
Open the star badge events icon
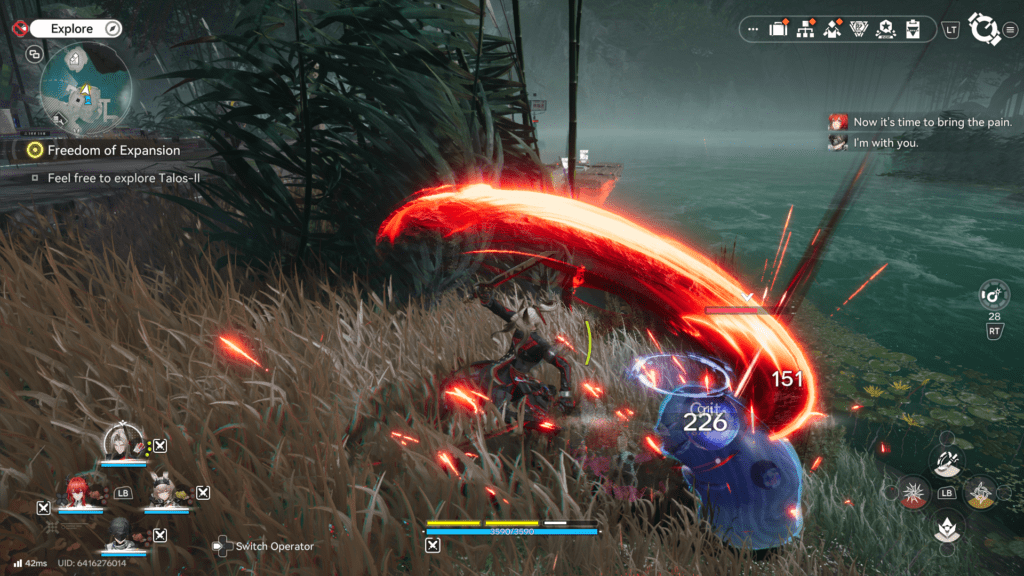885,29
